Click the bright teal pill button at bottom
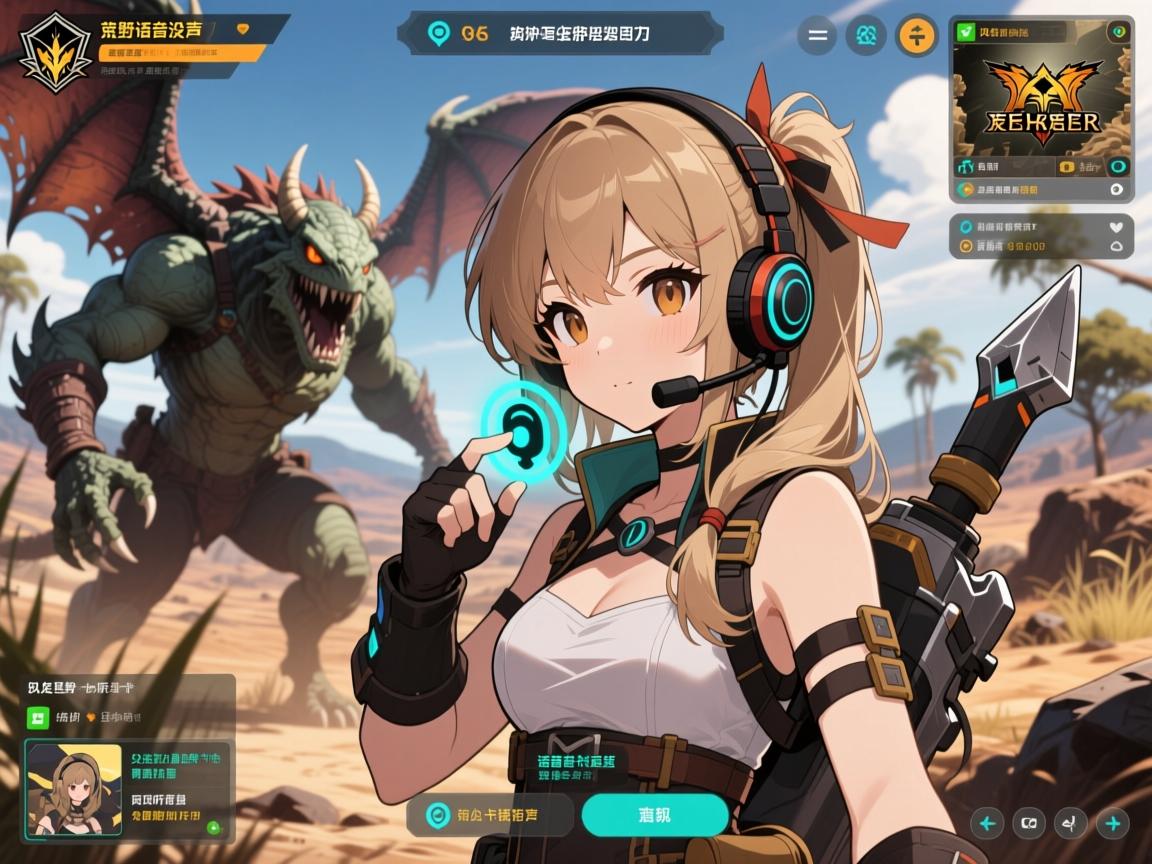 pos(654,815)
